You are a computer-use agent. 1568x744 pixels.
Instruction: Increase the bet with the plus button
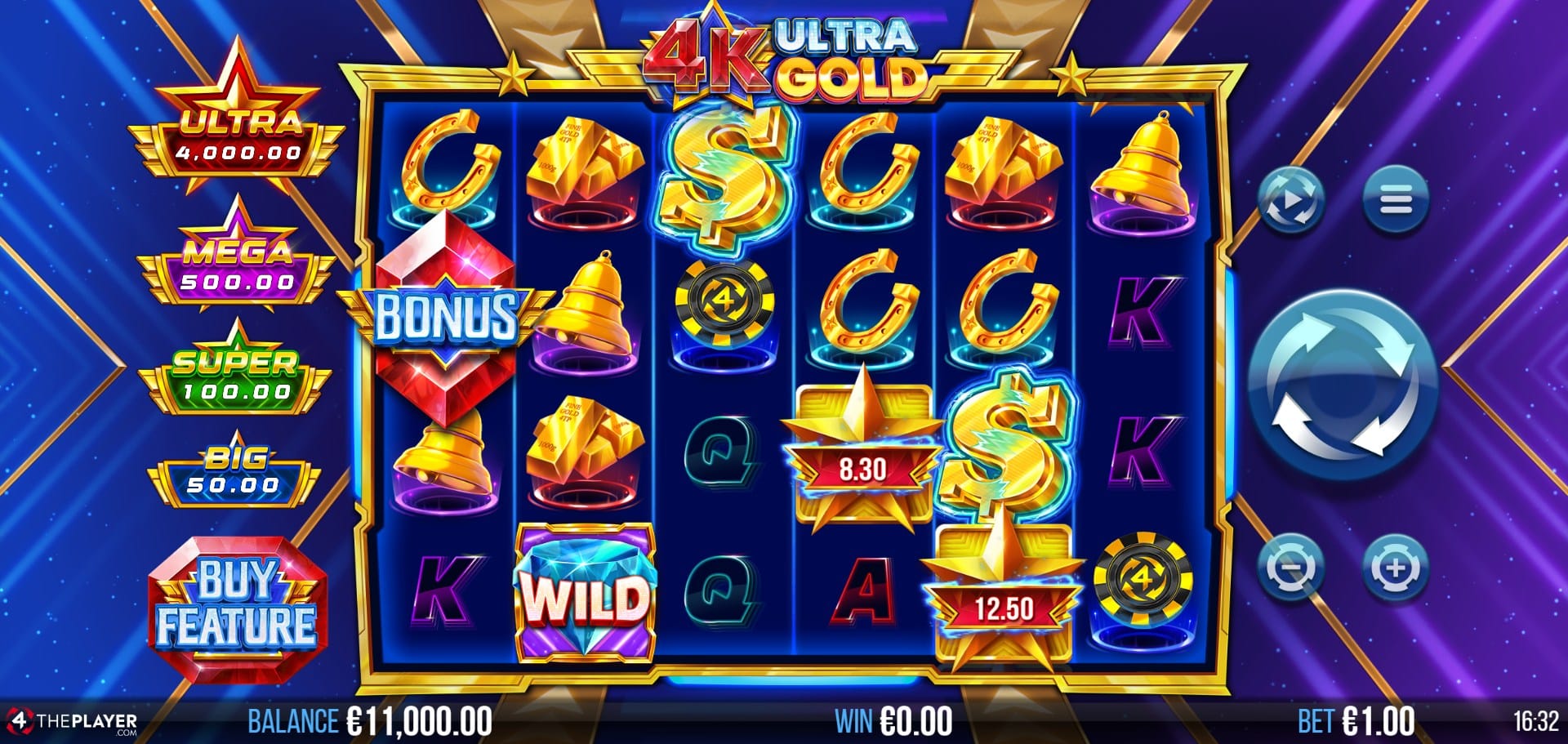point(1395,567)
